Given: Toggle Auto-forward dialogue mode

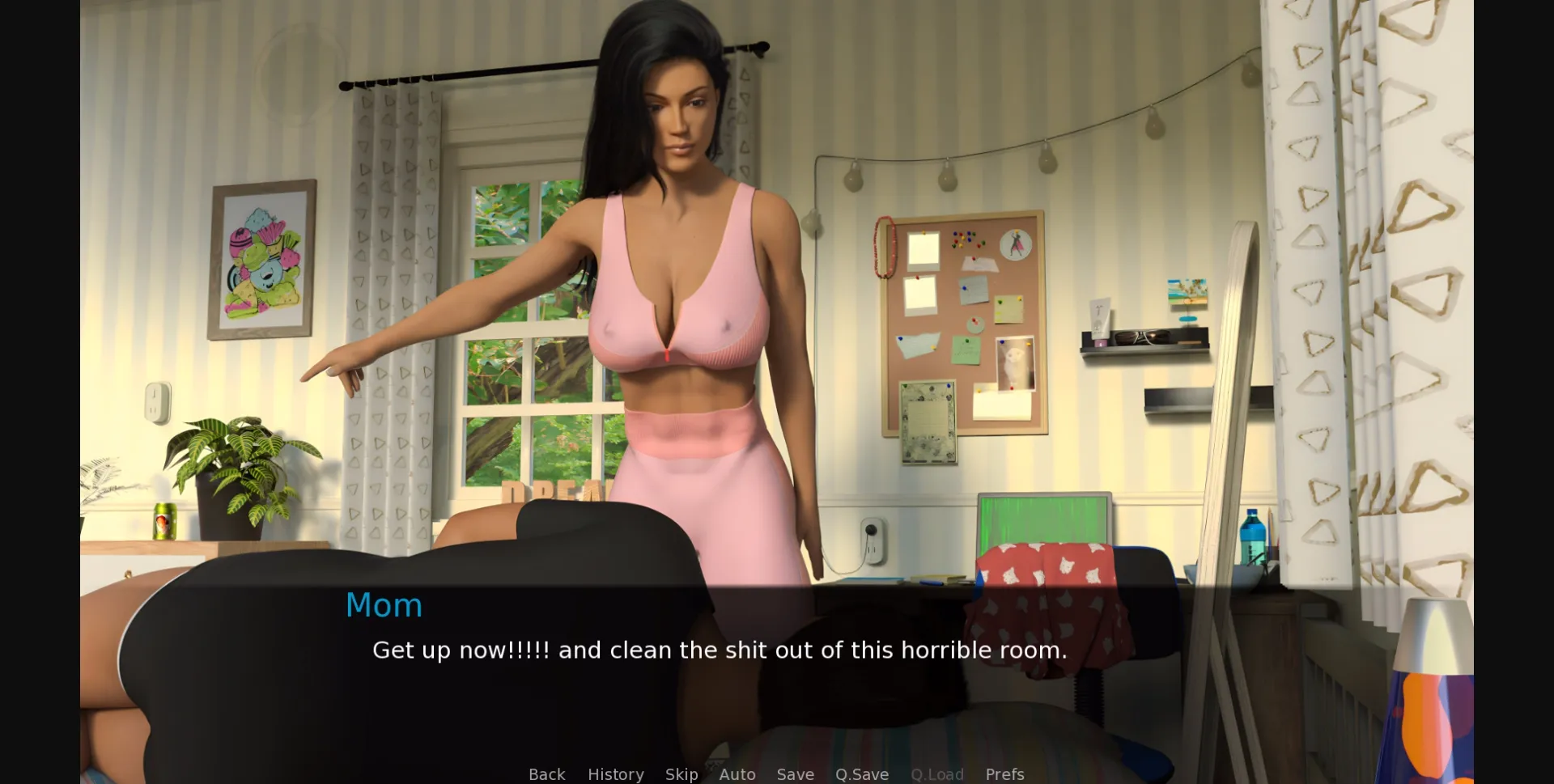Looking at the screenshot, I should point(737,773).
